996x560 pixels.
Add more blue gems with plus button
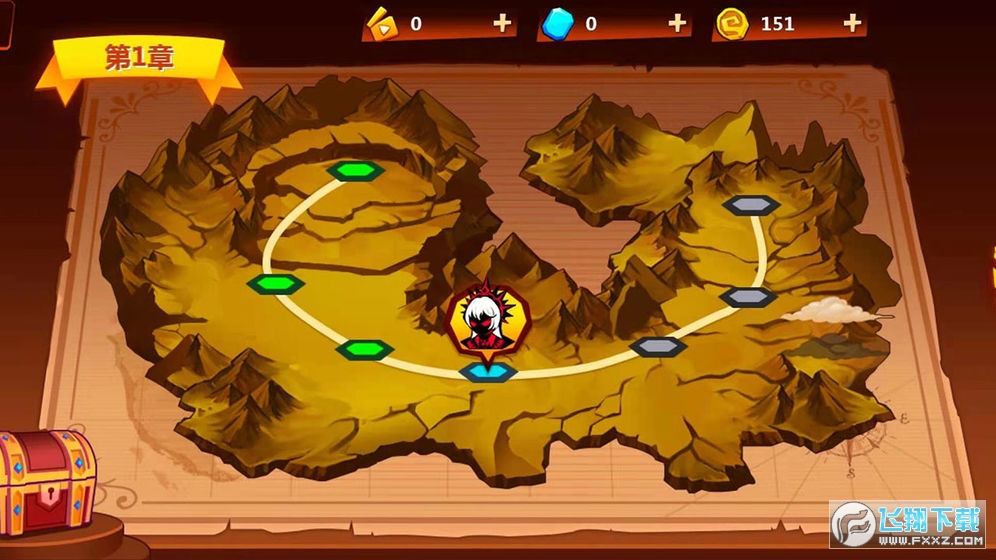pyautogui.click(x=677, y=23)
